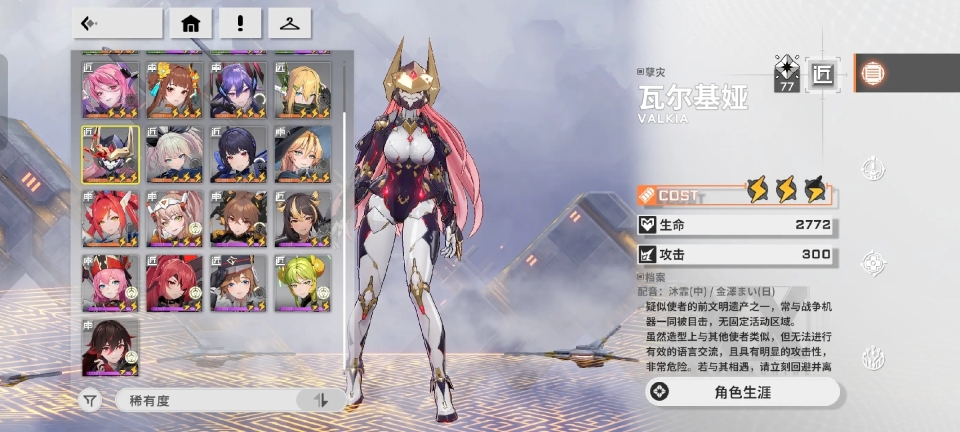Select the lone portrait in the bottom row
Screen dimensions: 960x432
click(x=110, y=347)
